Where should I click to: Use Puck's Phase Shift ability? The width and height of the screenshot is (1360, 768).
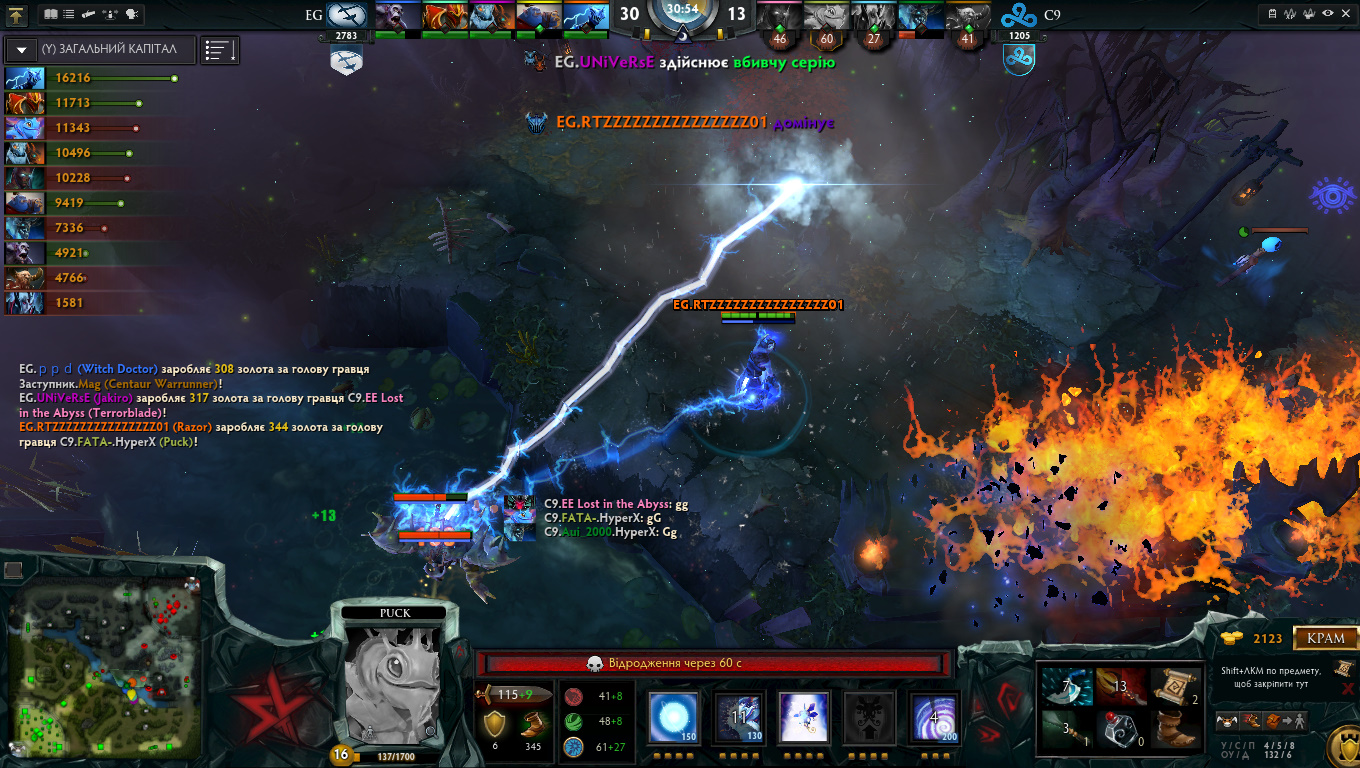tap(804, 717)
